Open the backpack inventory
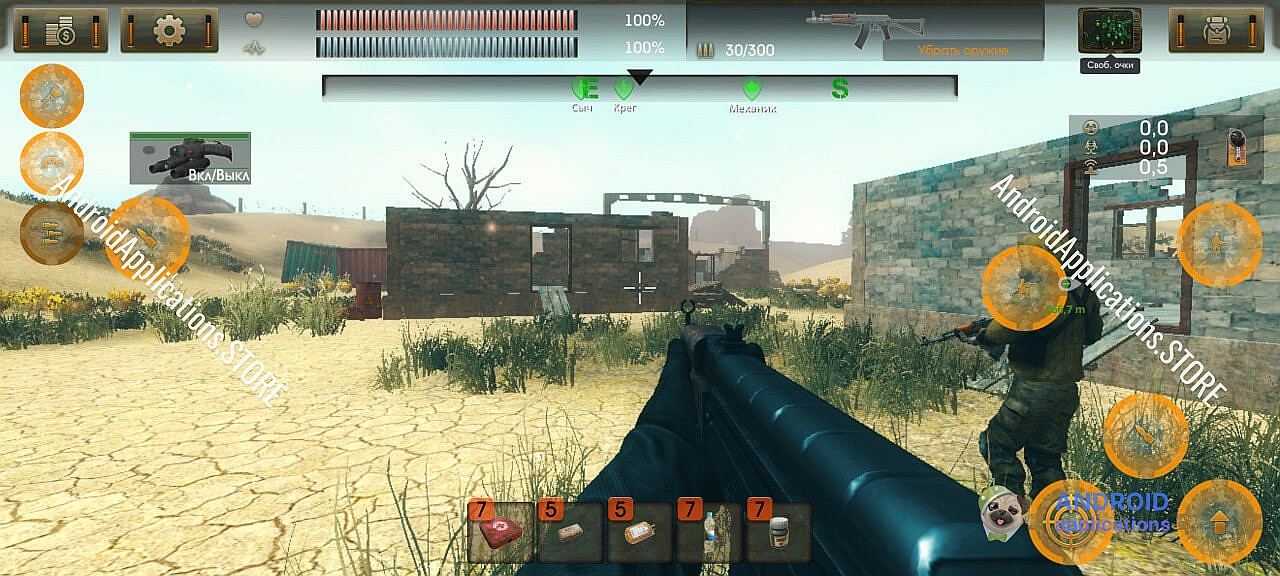This screenshot has height=576, width=1280. click(1216, 30)
